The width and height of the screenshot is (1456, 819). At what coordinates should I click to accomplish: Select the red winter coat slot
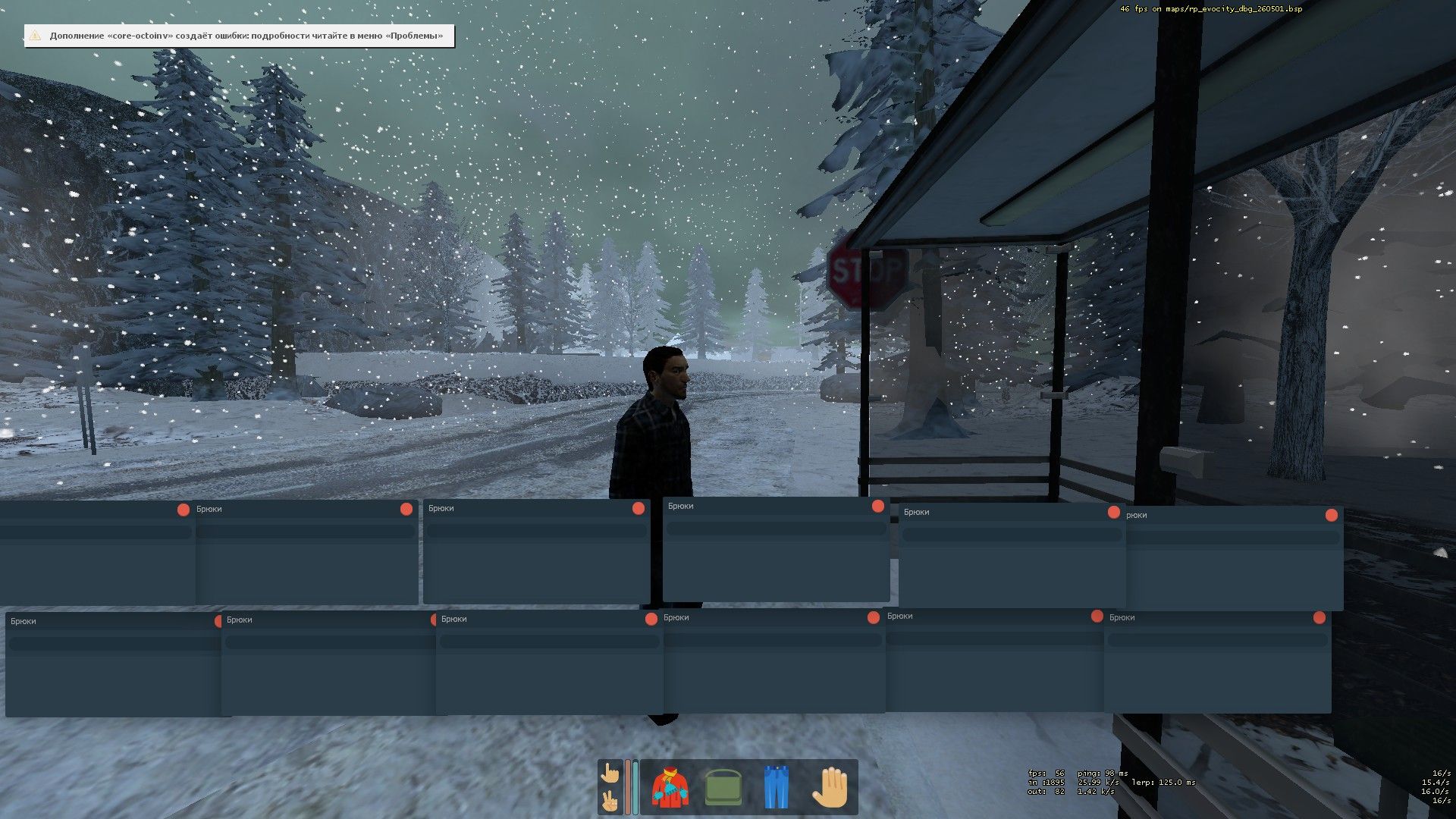670,787
